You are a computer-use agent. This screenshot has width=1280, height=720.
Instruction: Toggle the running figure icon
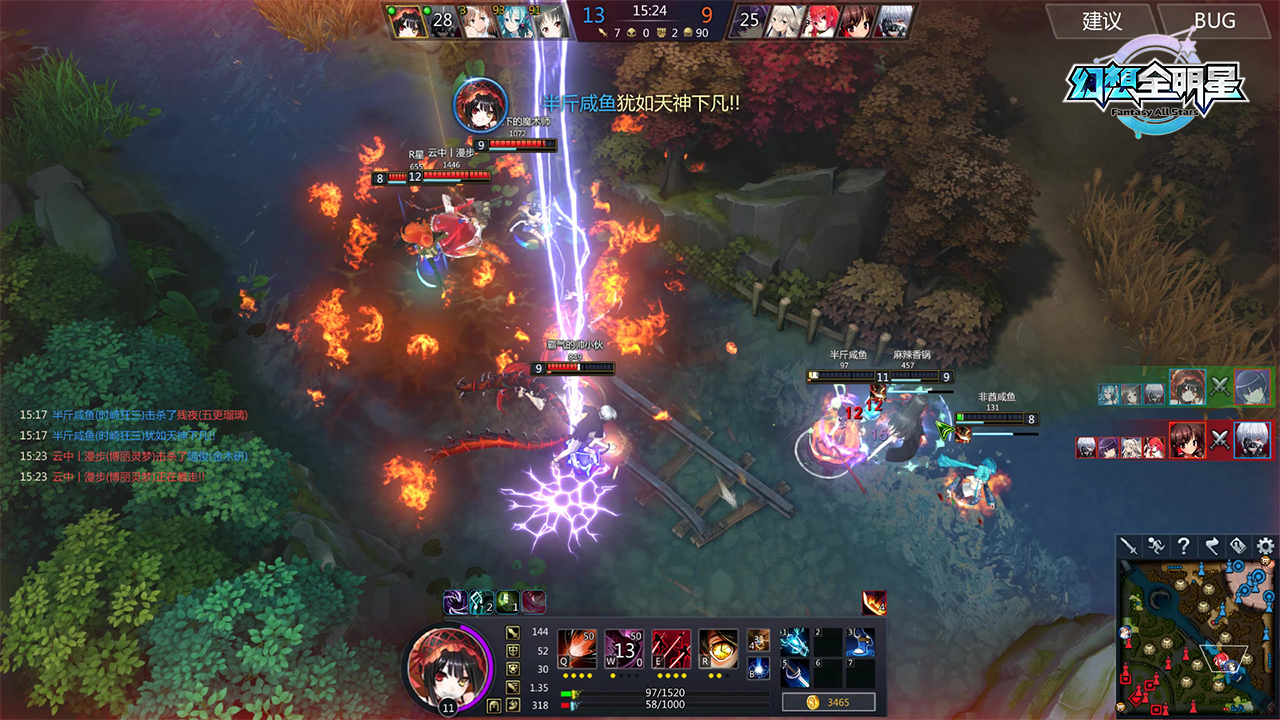pos(1156,546)
